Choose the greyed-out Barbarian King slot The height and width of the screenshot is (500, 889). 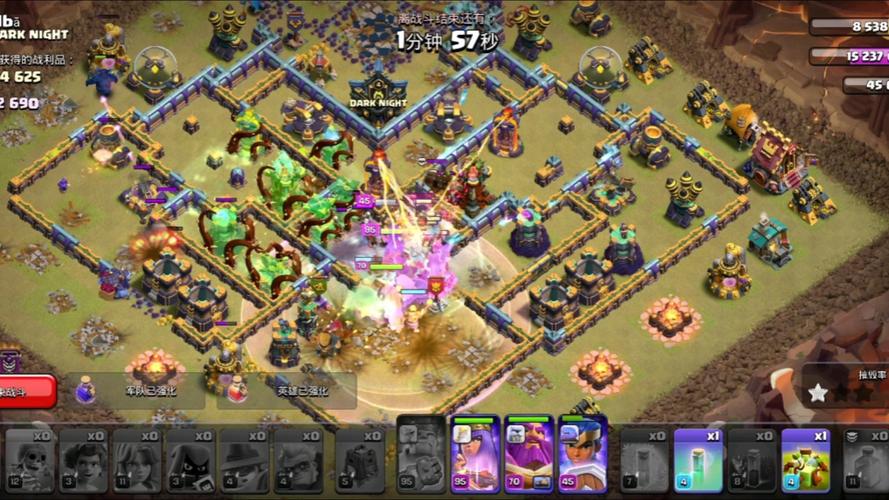point(421,455)
